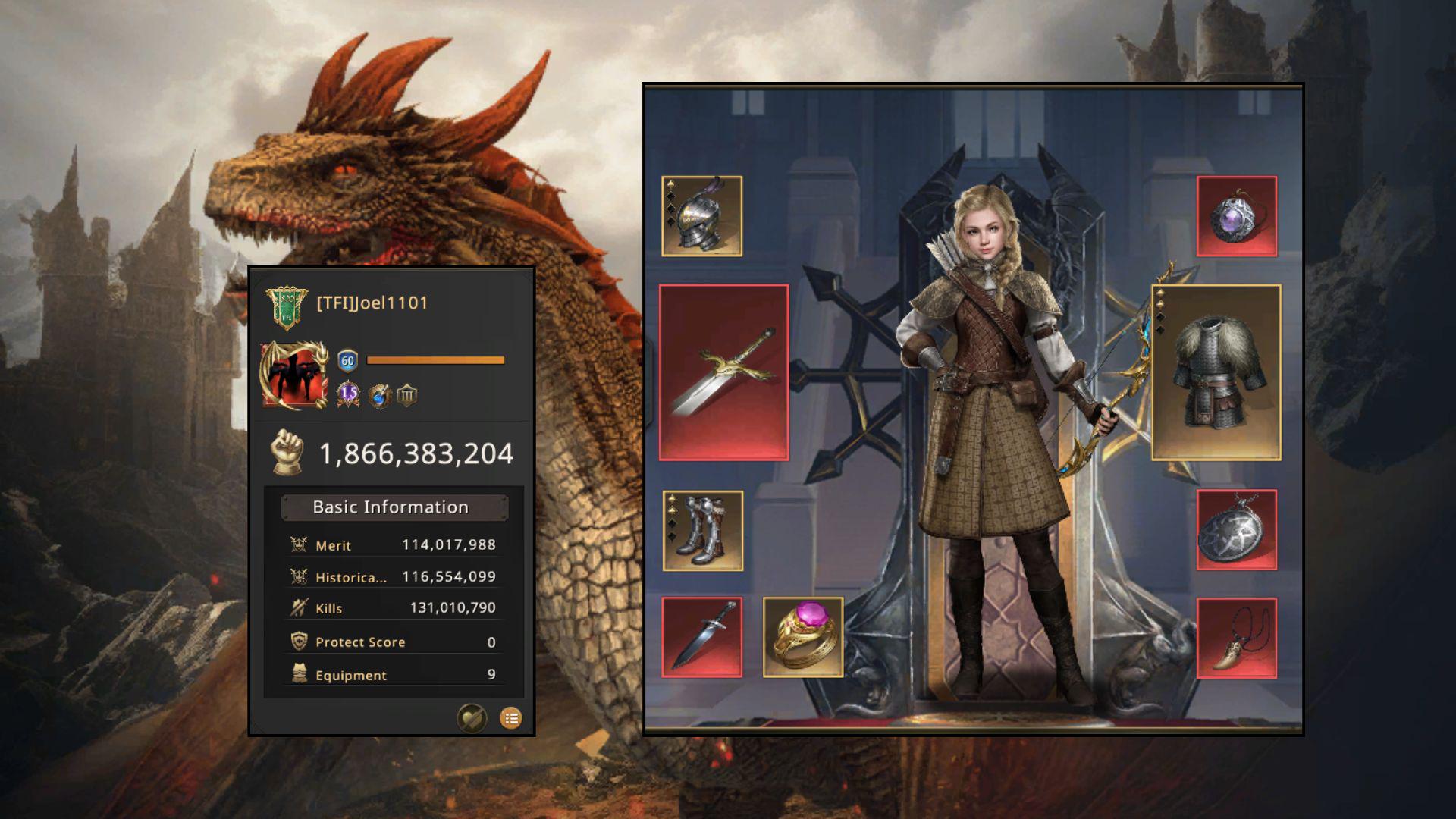The height and width of the screenshot is (819, 1456).
Task: Inspect the fang necklace slot
Action: [x=1236, y=638]
